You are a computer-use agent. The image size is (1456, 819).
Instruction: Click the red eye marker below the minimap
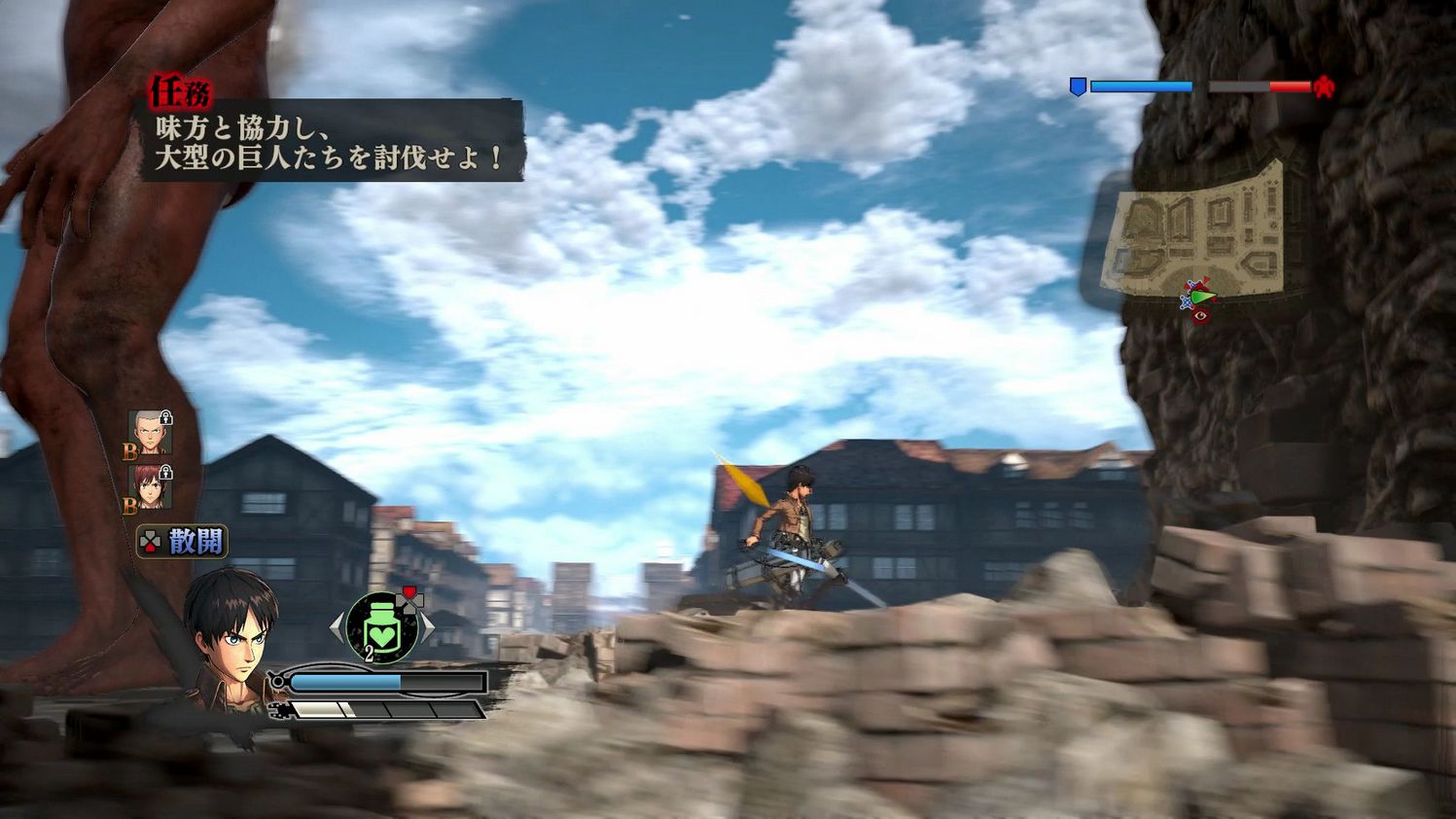(1200, 316)
